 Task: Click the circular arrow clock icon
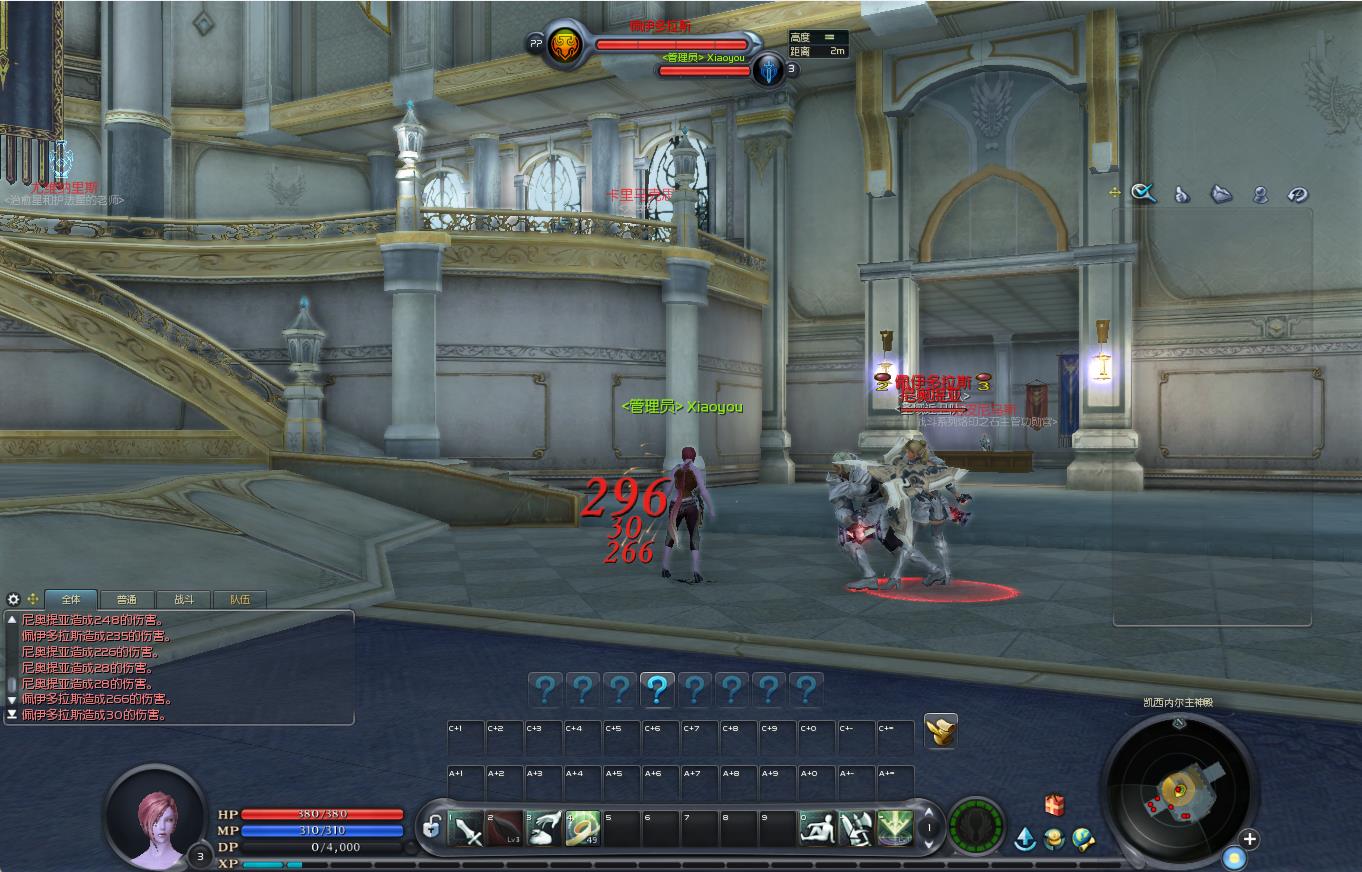[x=1298, y=195]
